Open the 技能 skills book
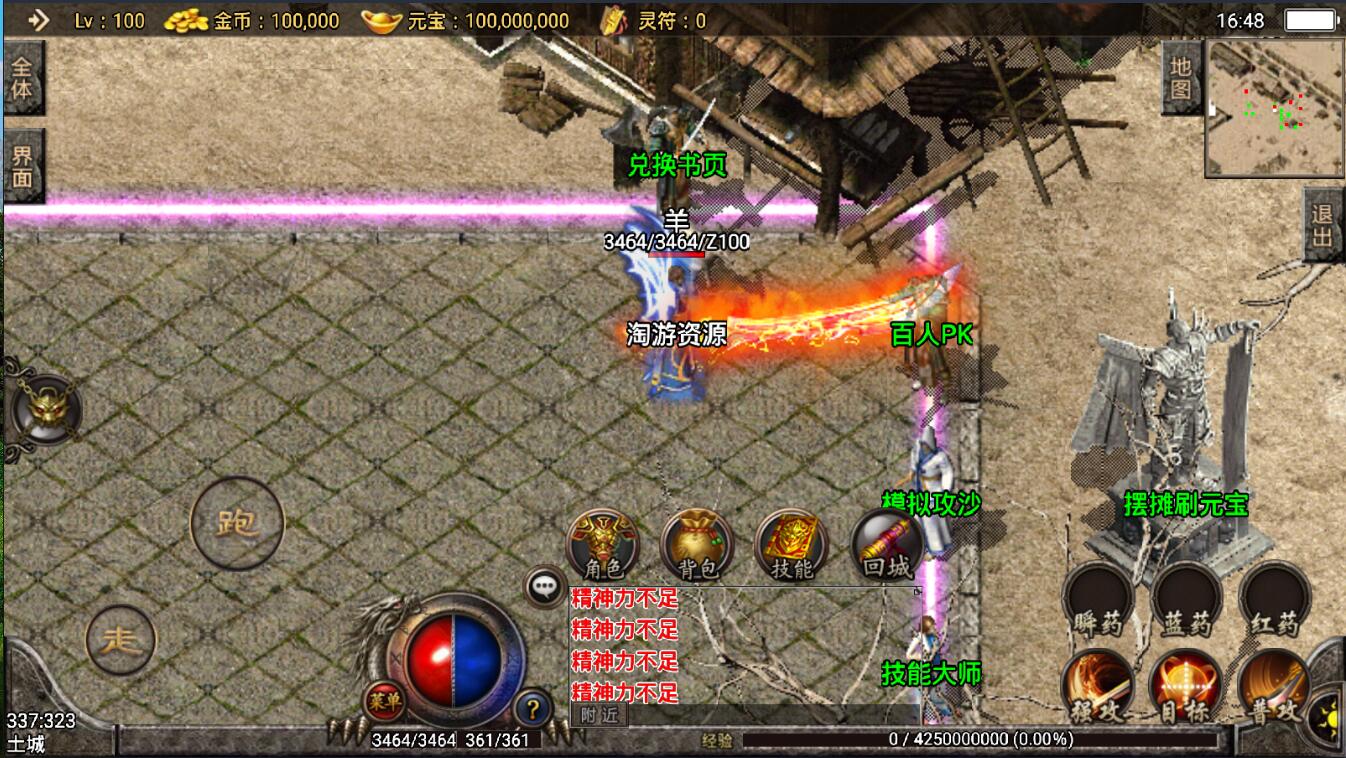1346x758 pixels. pyautogui.click(x=792, y=545)
